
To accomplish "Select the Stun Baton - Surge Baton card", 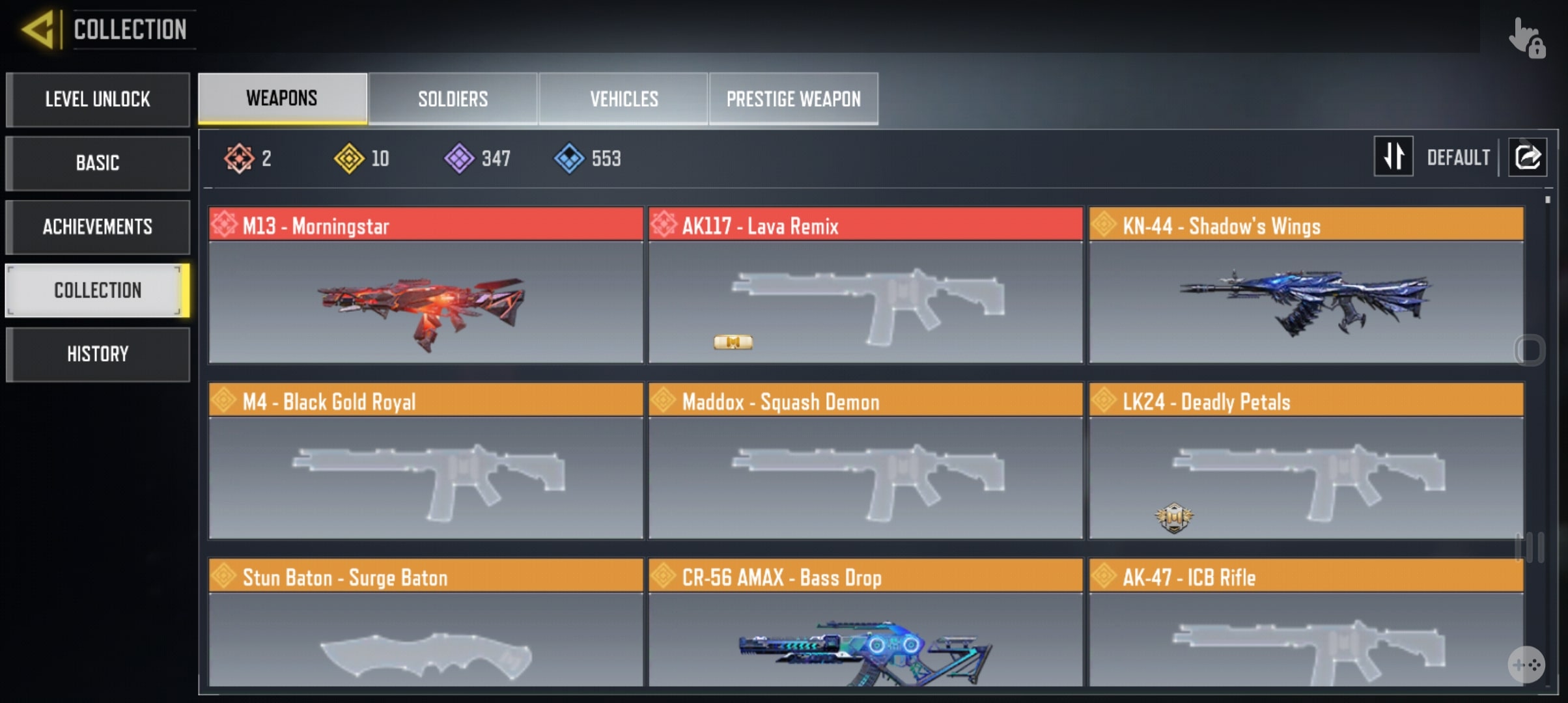I will tap(426, 624).
